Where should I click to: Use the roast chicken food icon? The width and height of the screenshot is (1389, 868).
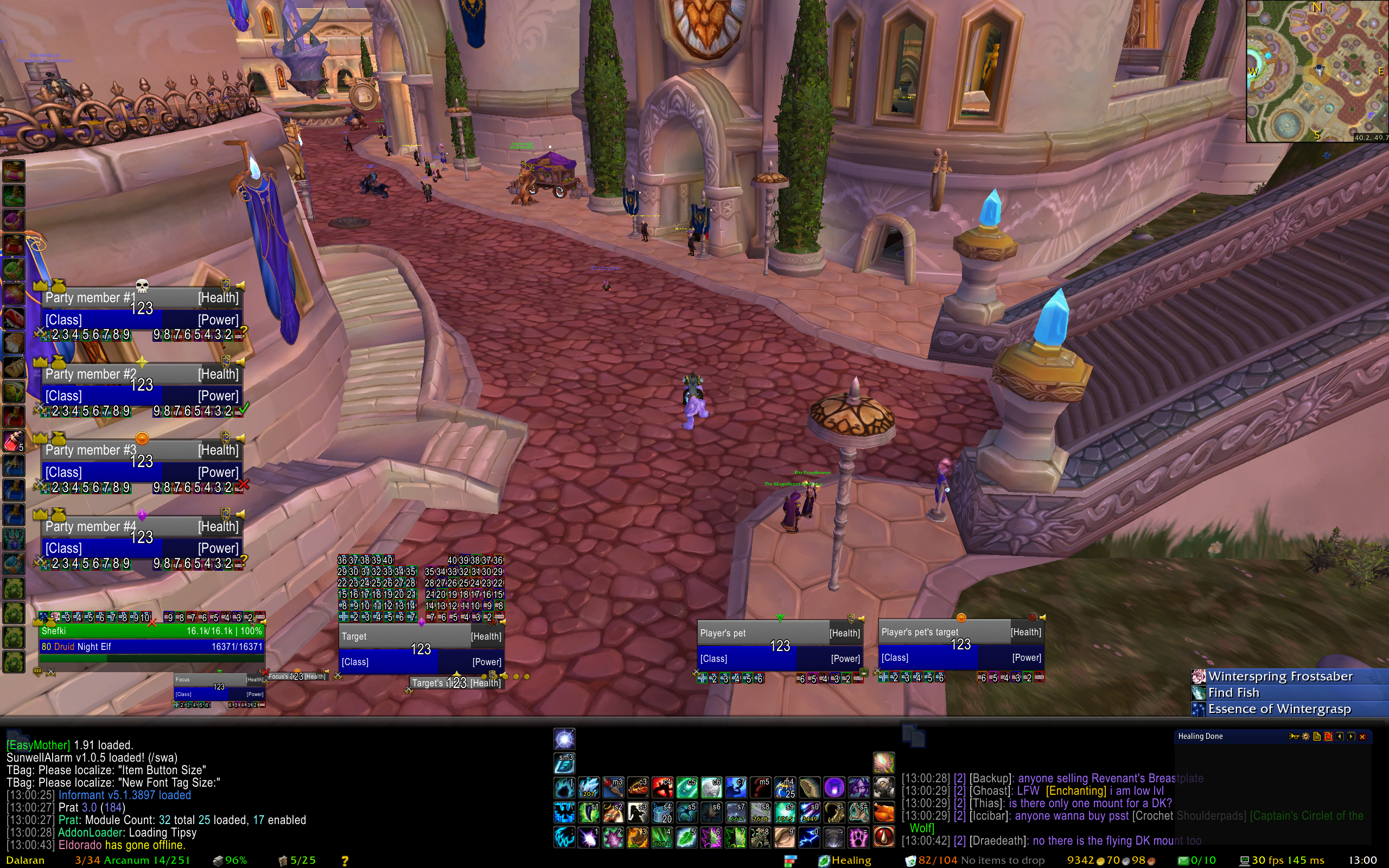884,812
